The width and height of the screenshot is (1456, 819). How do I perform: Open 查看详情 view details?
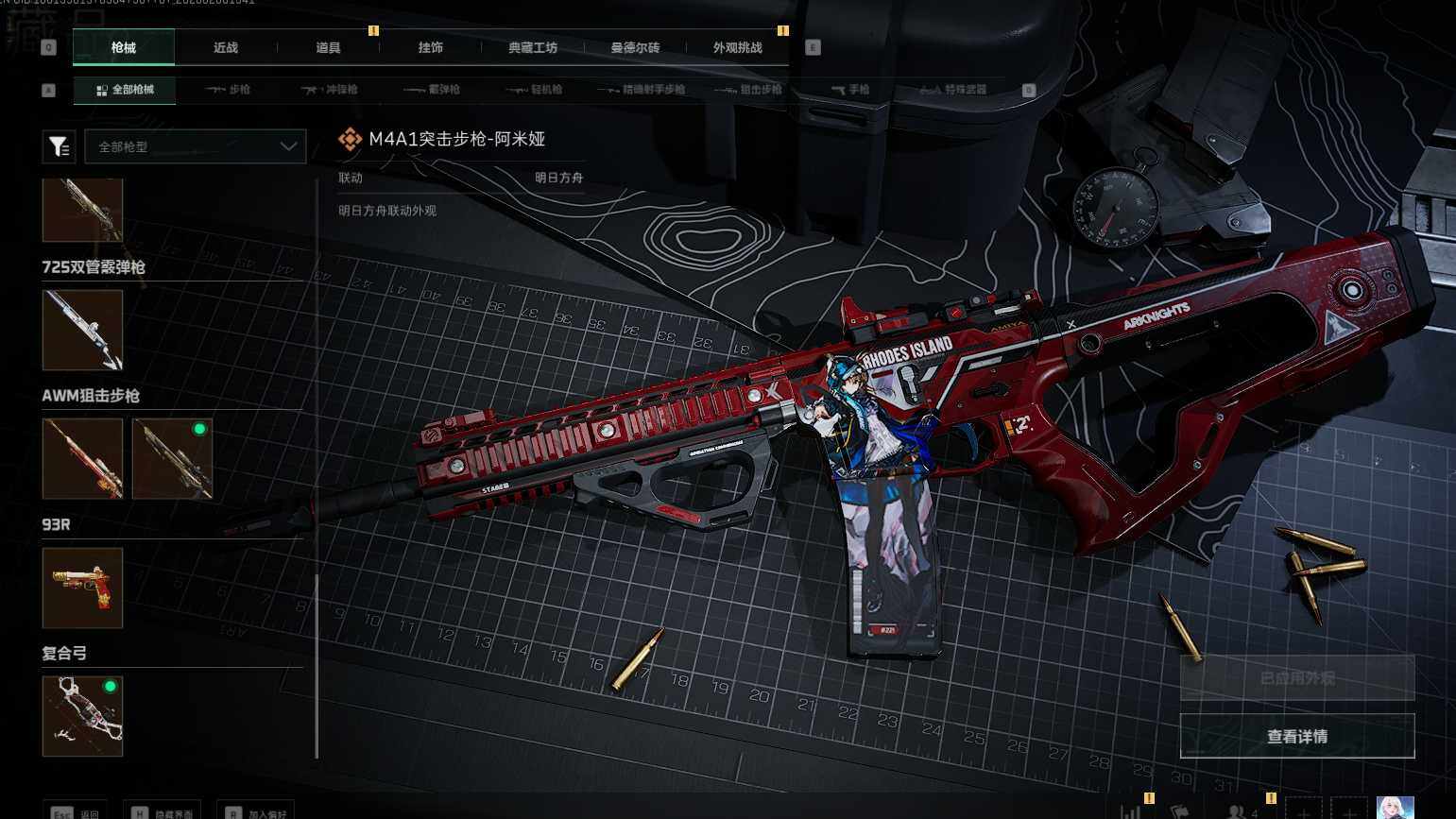[1296, 736]
